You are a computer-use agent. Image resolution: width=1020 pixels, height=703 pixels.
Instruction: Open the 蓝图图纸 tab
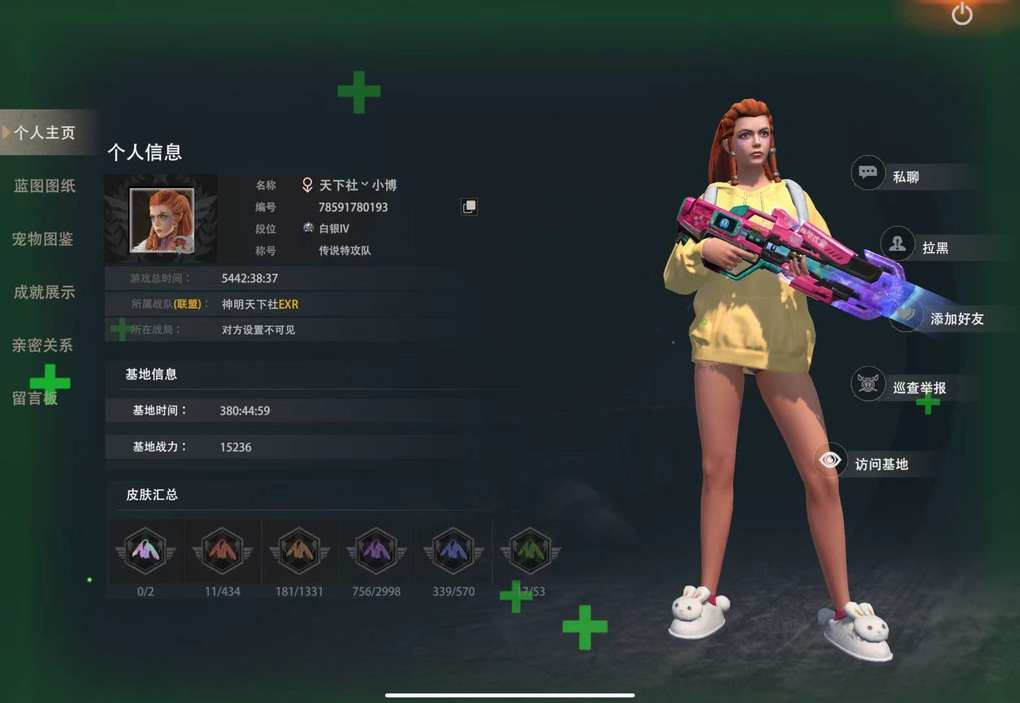click(x=45, y=186)
